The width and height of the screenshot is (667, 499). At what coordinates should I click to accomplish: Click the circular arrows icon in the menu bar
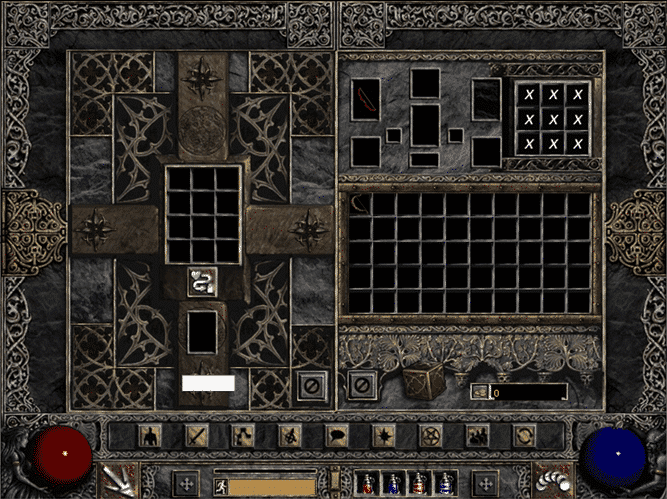click(523, 435)
